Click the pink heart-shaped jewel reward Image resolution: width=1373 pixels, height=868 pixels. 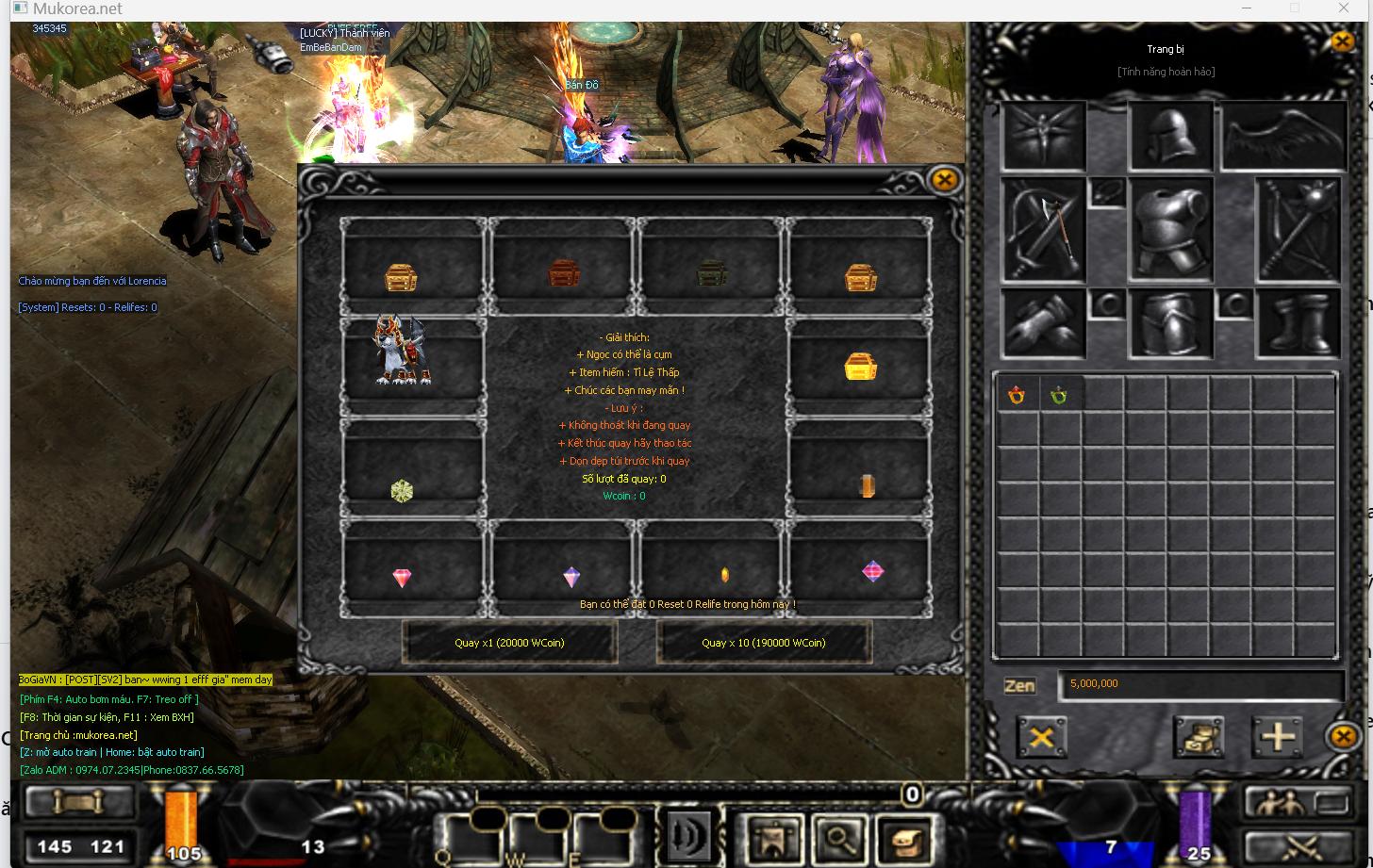coord(402,578)
